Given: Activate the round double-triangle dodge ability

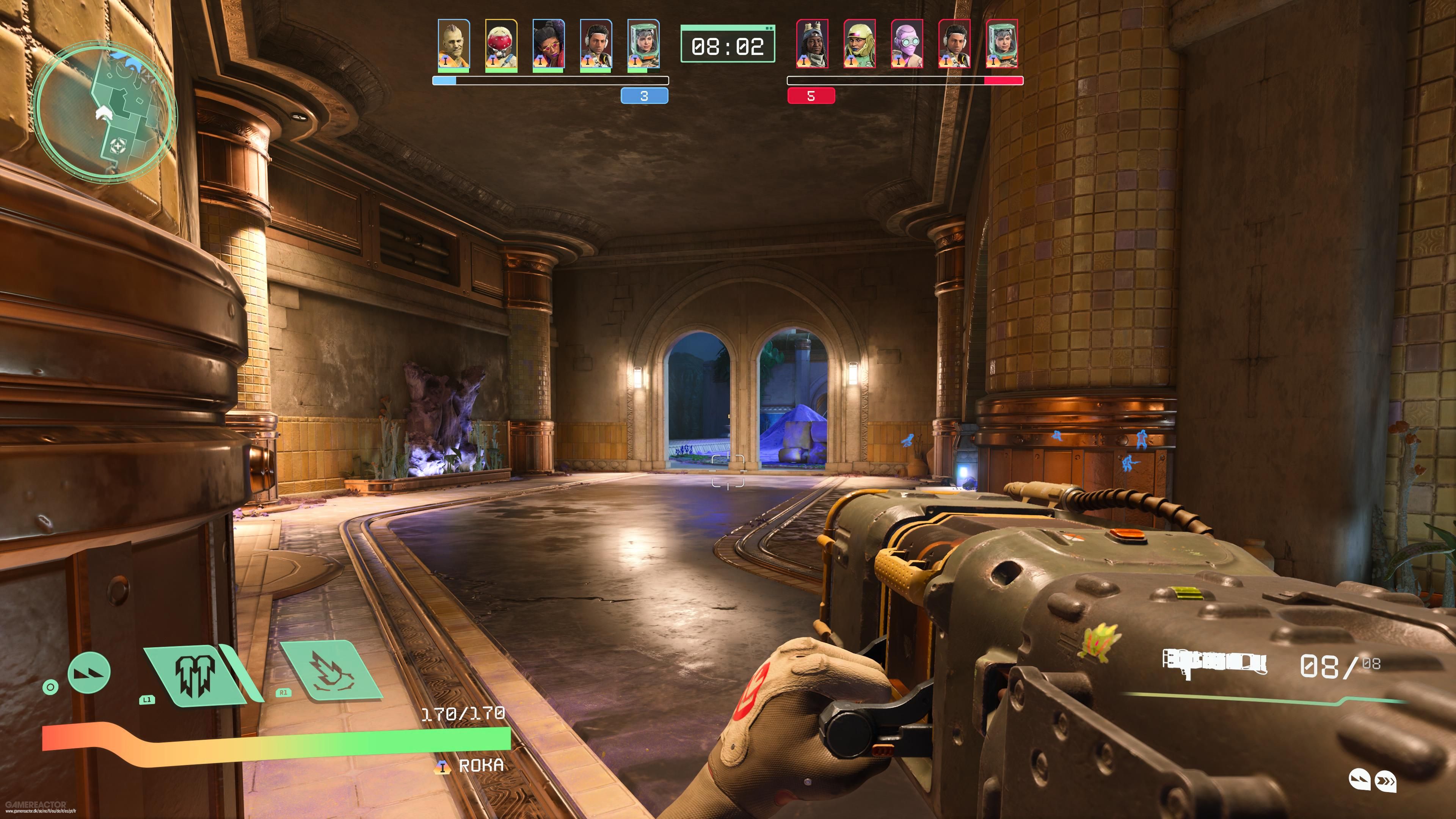Looking at the screenshot, I should pyautogui.click(x=89, y=673).
